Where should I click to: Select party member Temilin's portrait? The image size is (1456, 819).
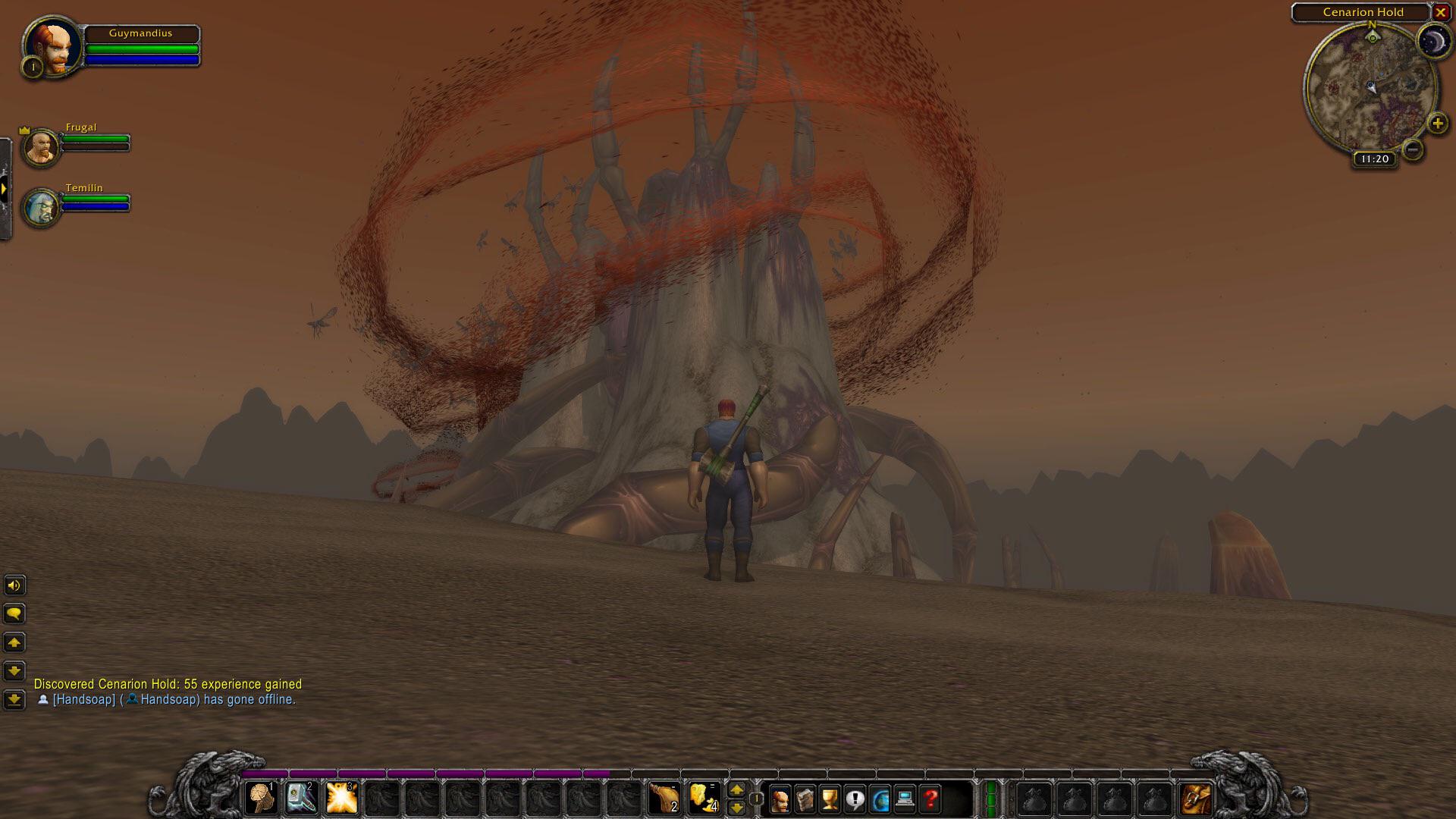click(42, 202)
